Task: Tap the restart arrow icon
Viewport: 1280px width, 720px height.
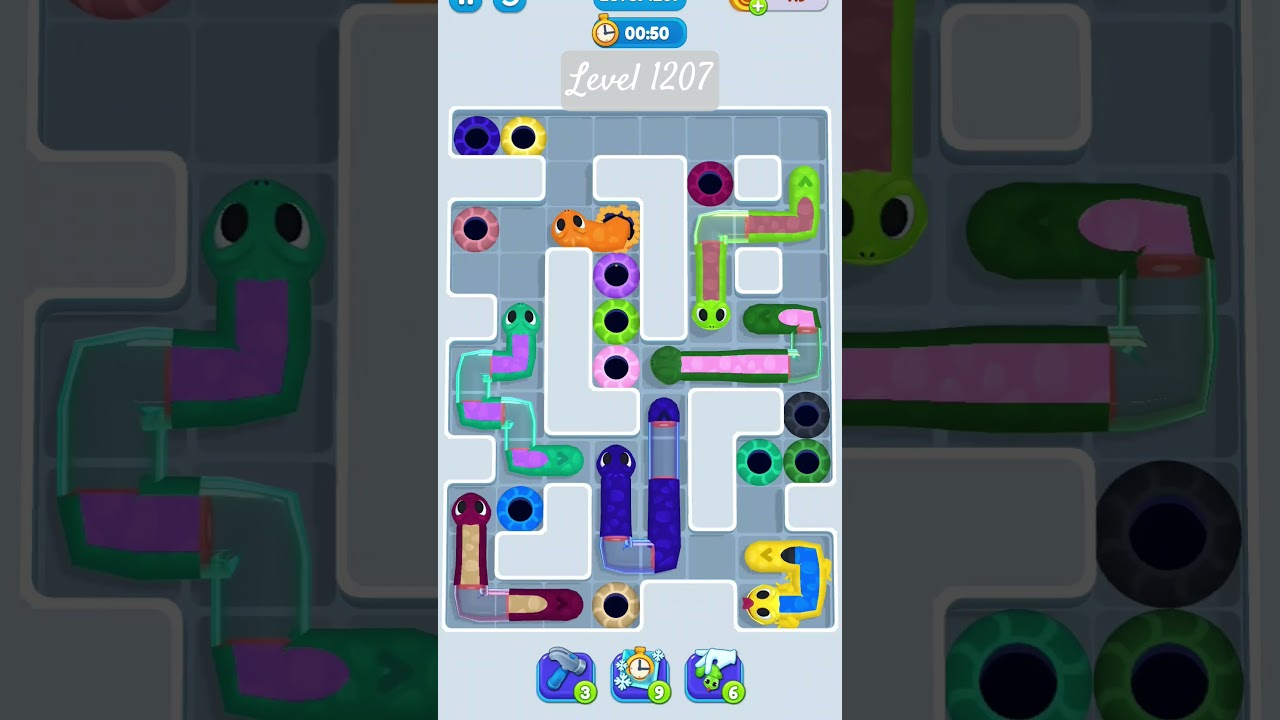Action: point(510,5)
